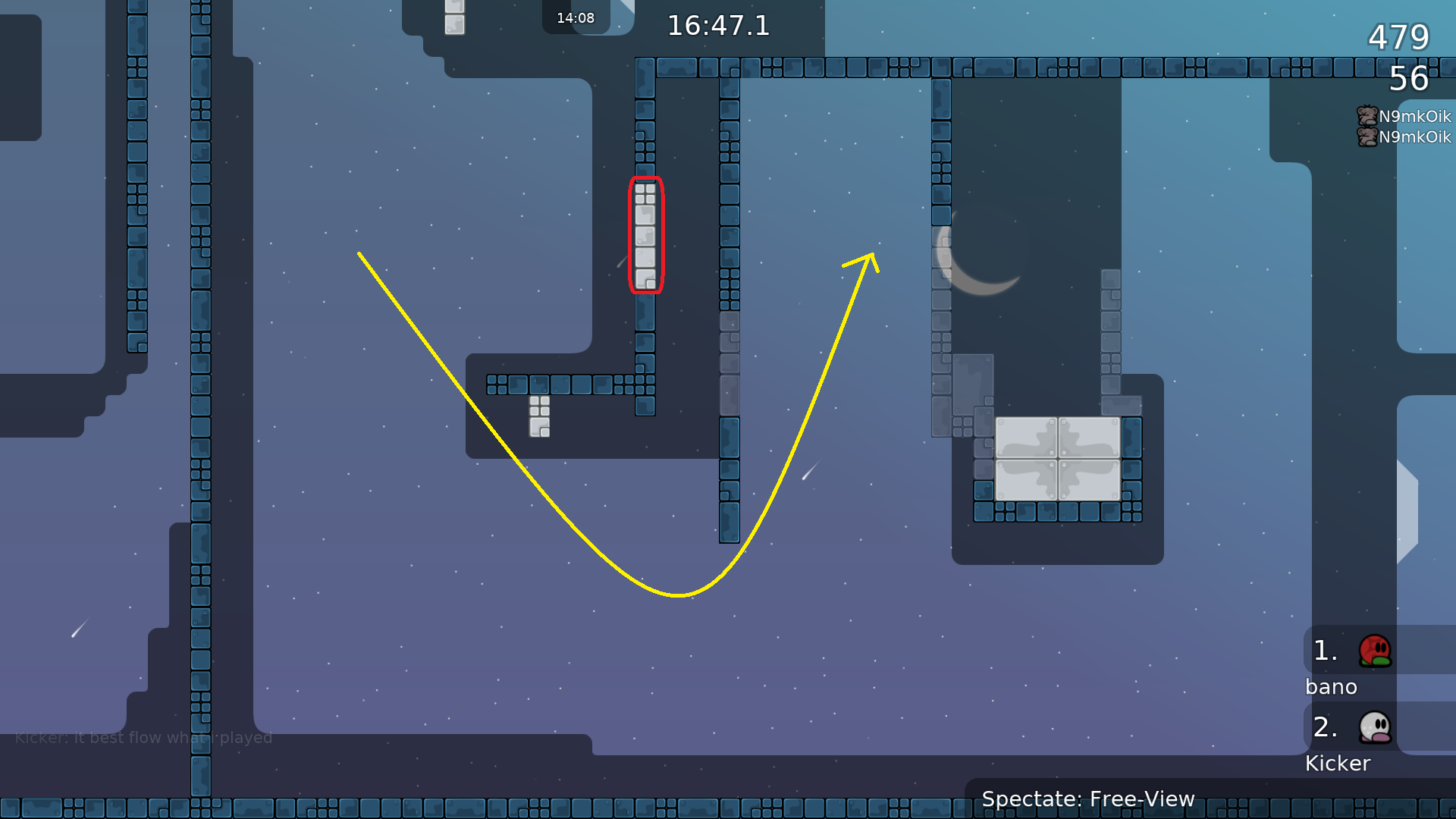Select the red-outlined highlighted block tile
Image resolution: width=1456 pixels, height=819 pixels.
[x=645, y=235]
